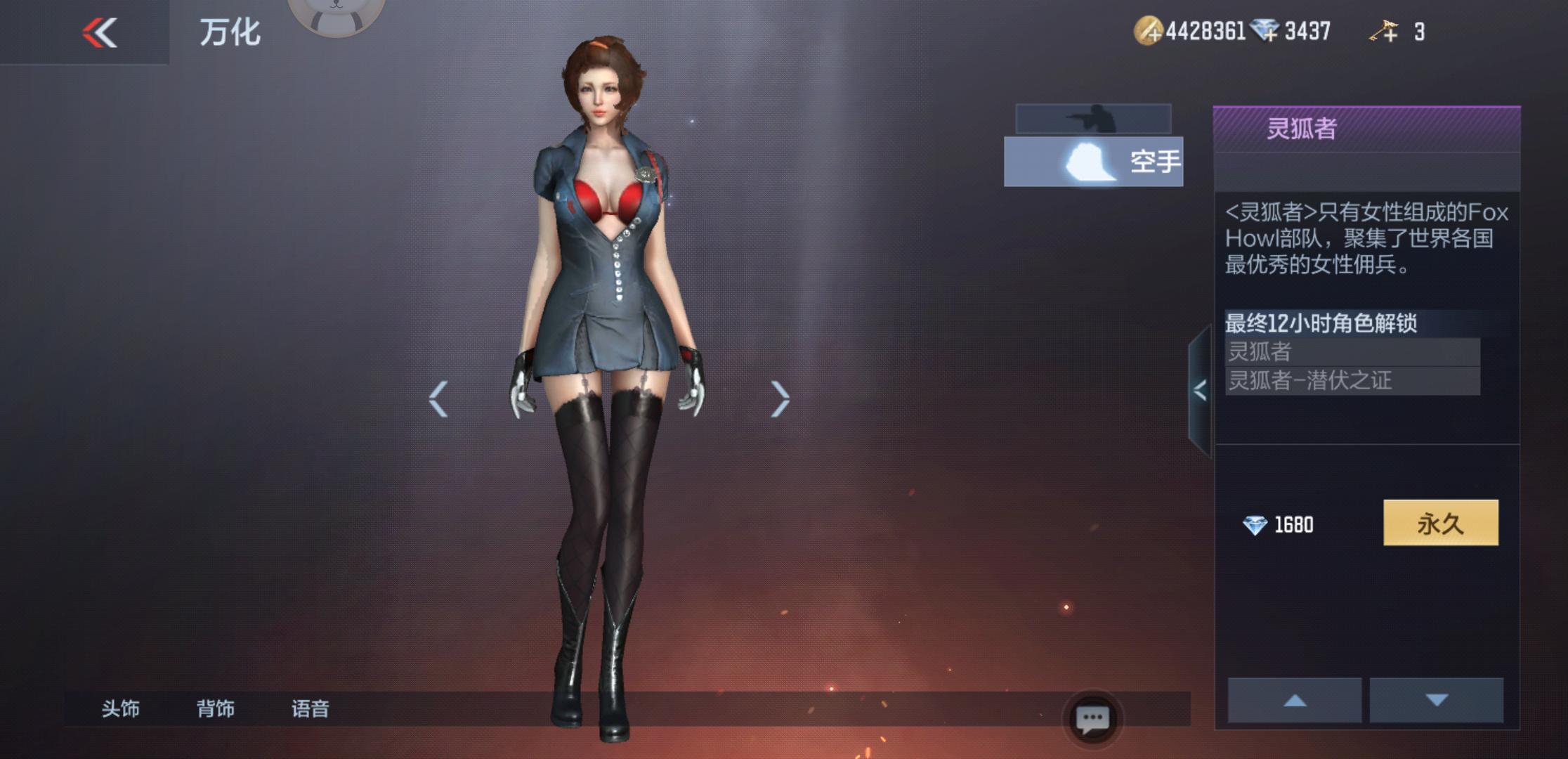Select 灵狐者 in the unlock list
The width and height of the screenshot is (1568, 759).
point(1352,351)
